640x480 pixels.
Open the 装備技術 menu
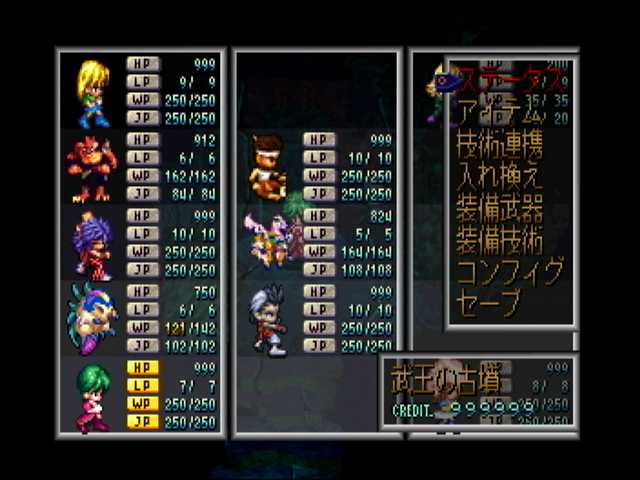coord(499,241)
